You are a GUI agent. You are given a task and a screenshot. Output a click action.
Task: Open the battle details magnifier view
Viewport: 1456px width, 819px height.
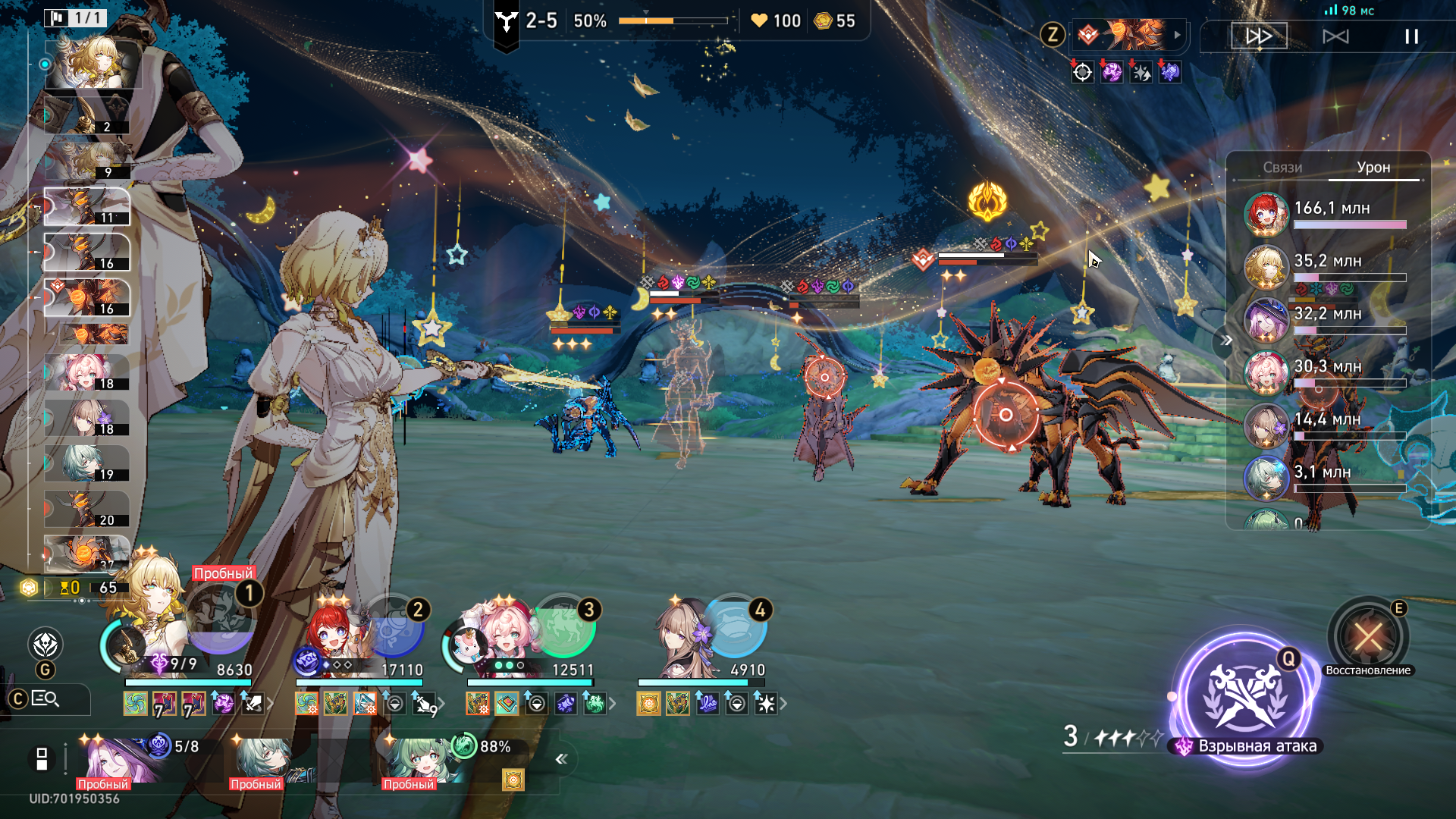(x=45, y=699)
